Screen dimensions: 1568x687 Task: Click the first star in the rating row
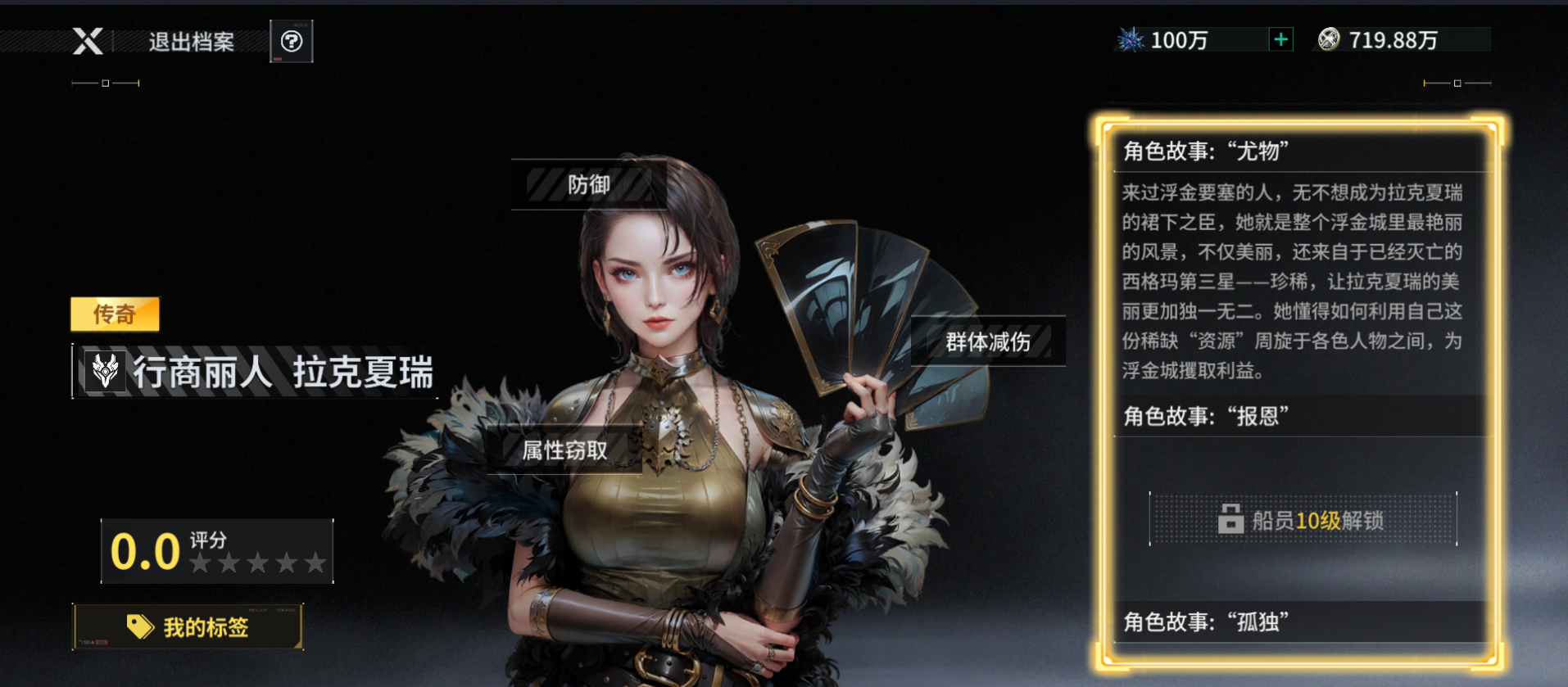(200, 563)
